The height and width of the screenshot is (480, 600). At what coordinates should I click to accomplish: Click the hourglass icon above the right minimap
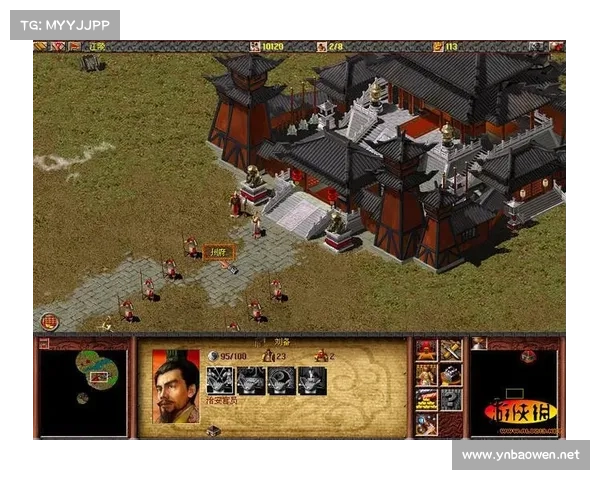(479, 343)
